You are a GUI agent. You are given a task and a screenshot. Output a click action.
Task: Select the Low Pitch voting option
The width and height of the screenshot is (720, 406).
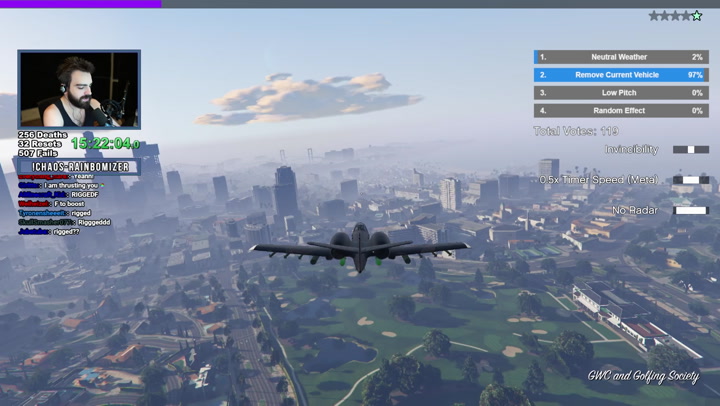[x=620, y=93]
